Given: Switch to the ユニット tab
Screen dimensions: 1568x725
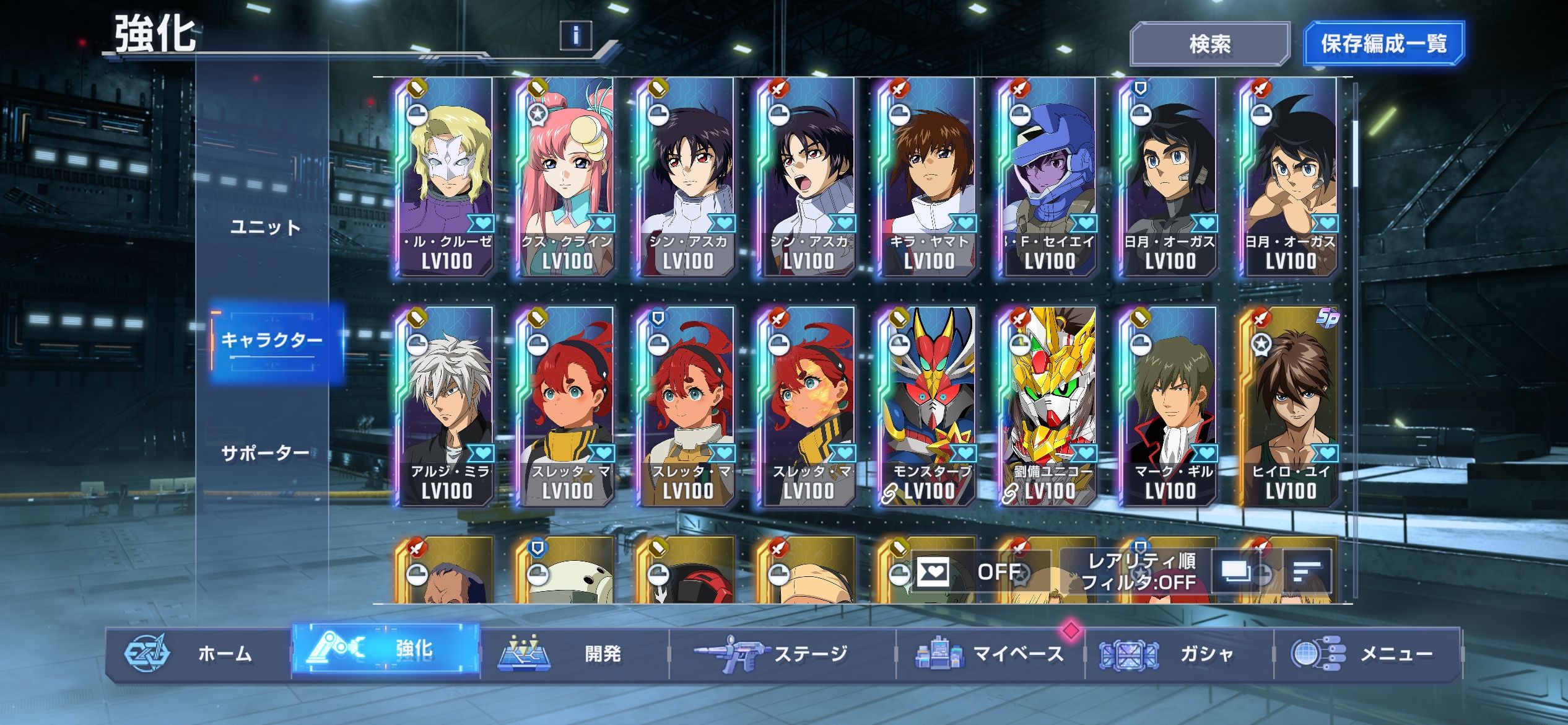Looking at the screenshot, I should (x=265, y=227).
